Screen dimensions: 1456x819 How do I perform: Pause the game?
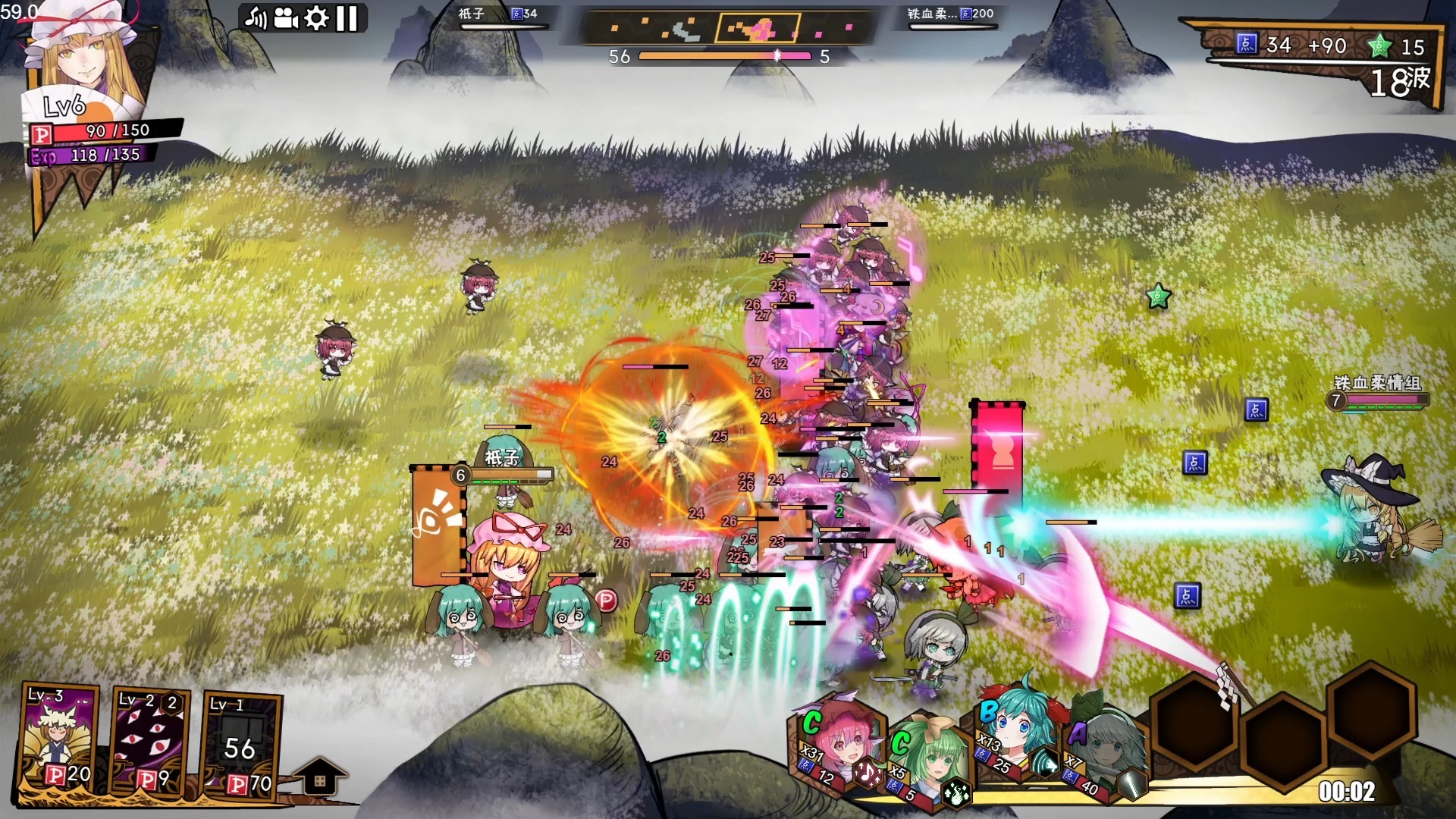point(347,18)
